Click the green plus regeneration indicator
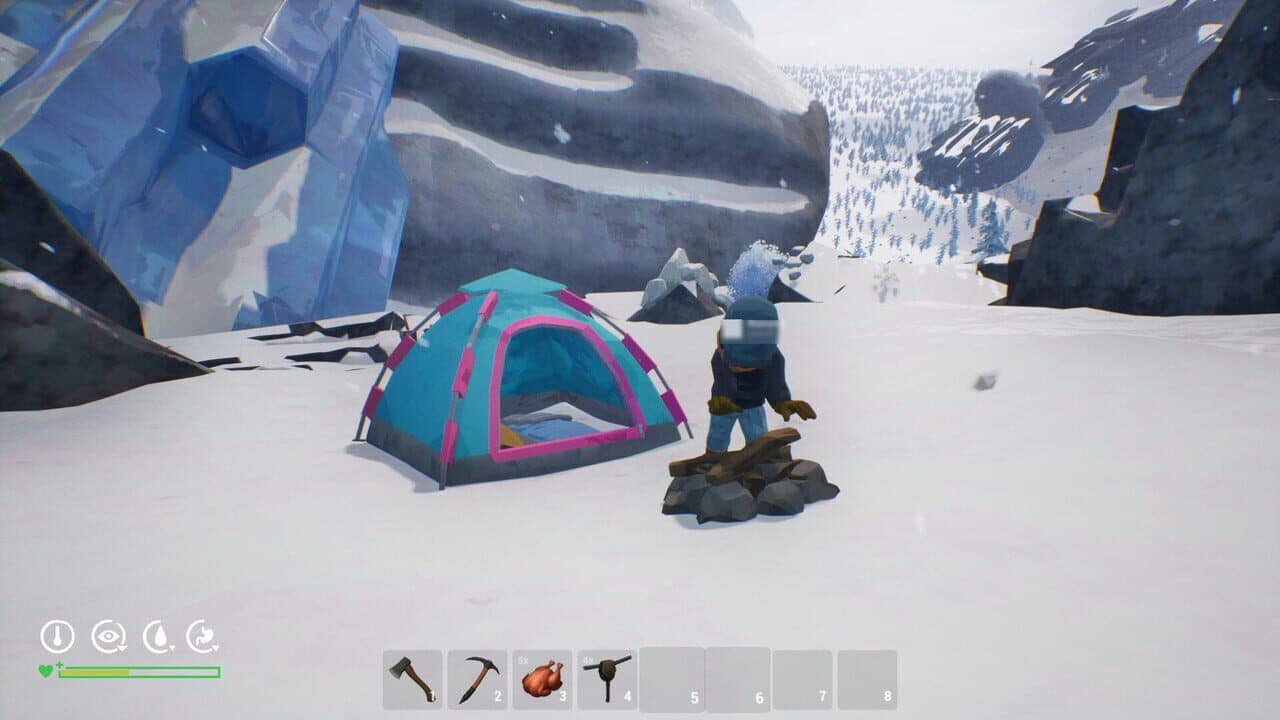Image resolution: width=1280 pixels, height=720 pixels. click(60, 664)
